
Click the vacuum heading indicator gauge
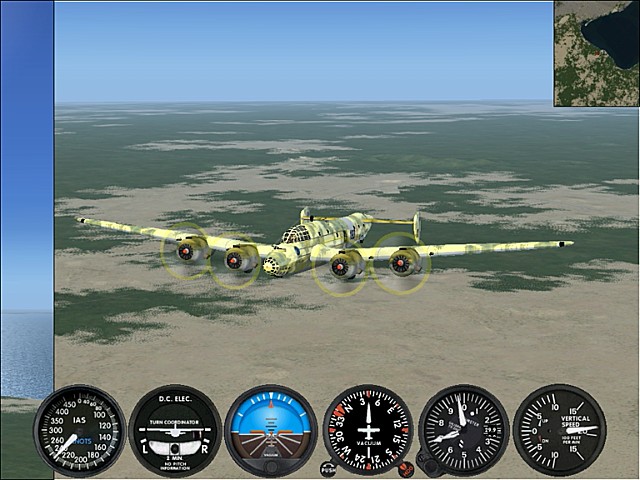(x=367, y=428)
